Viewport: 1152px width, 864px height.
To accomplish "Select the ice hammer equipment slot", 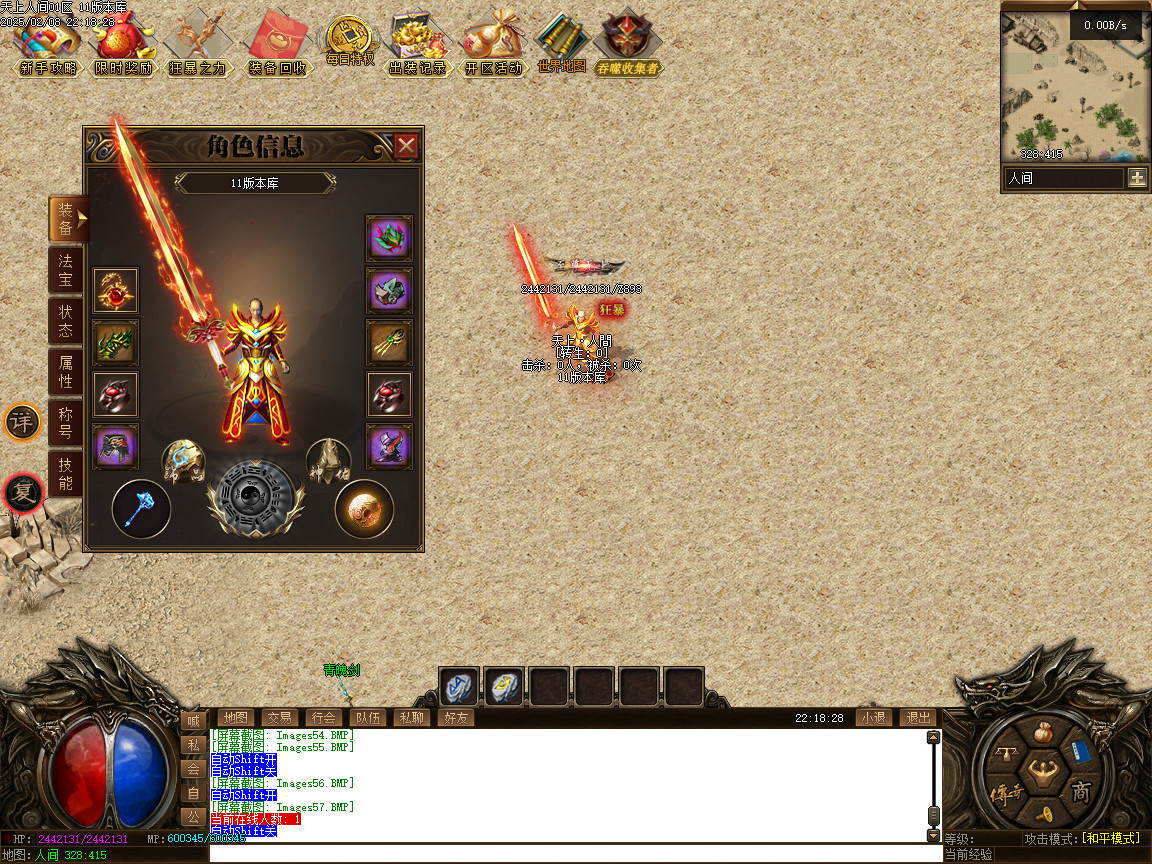I will tap(140, 509).
